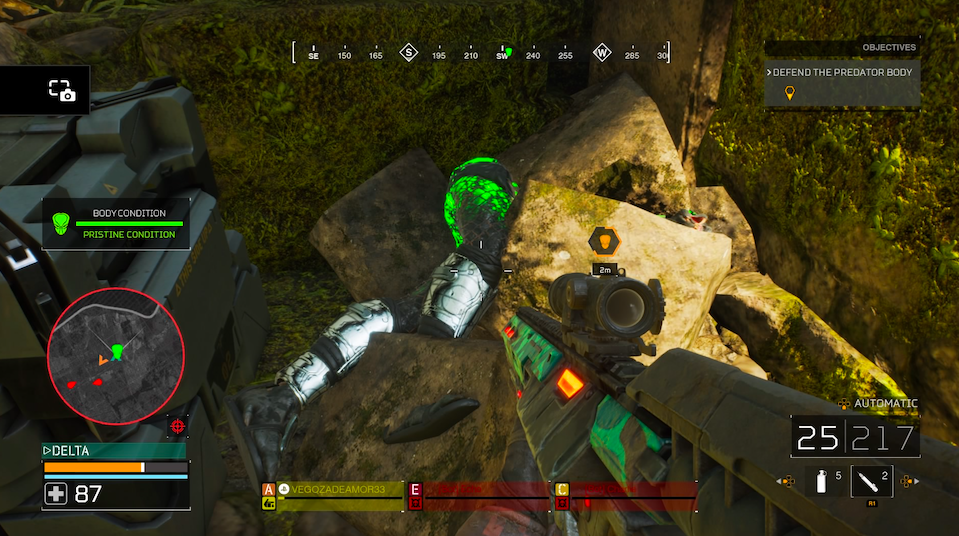This screenshot has width=959, height=536.
Task: Choose the syringe gear slot
Action: point(821,482)
